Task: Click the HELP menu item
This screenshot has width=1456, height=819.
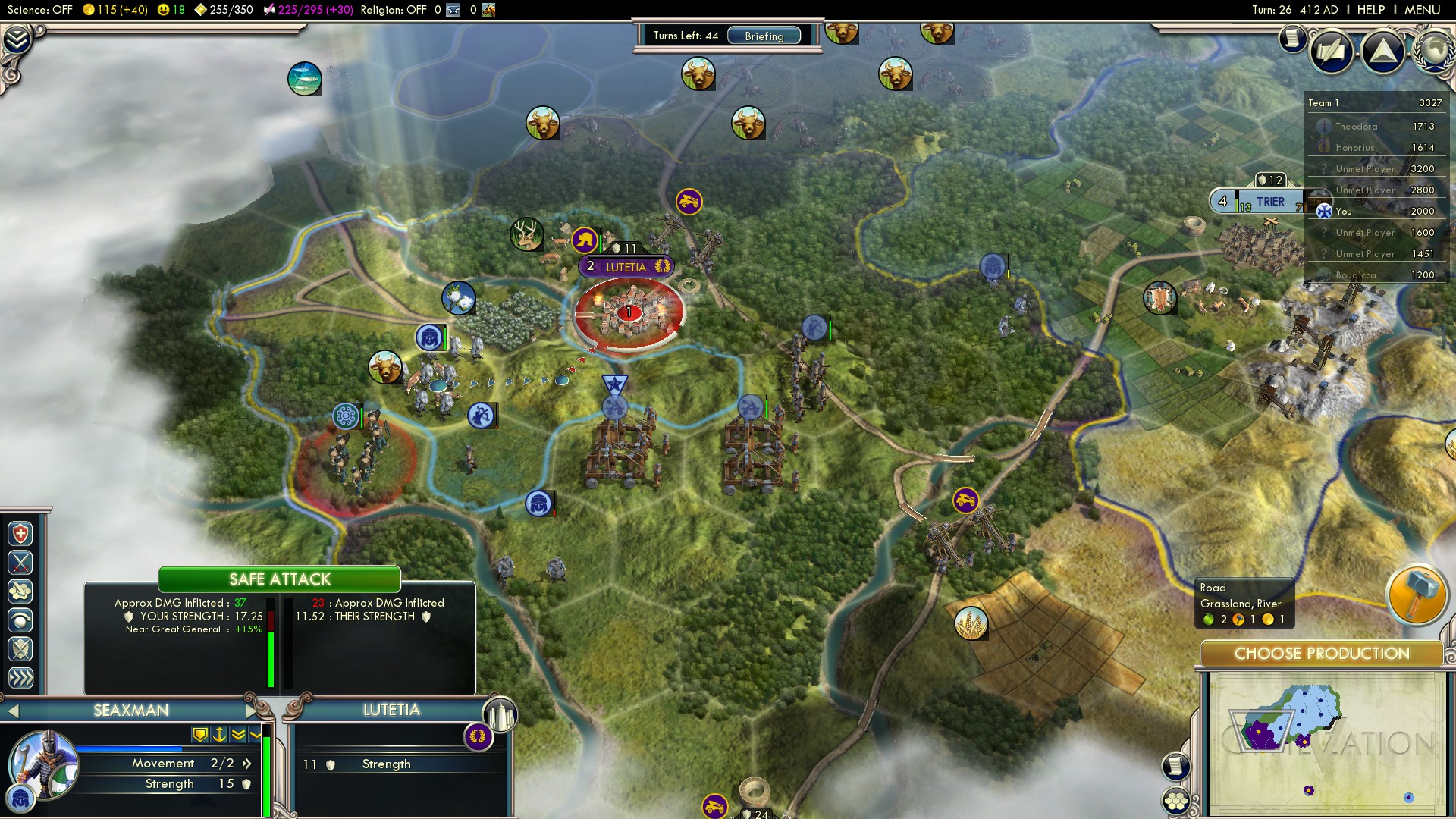Action: 1373,10
